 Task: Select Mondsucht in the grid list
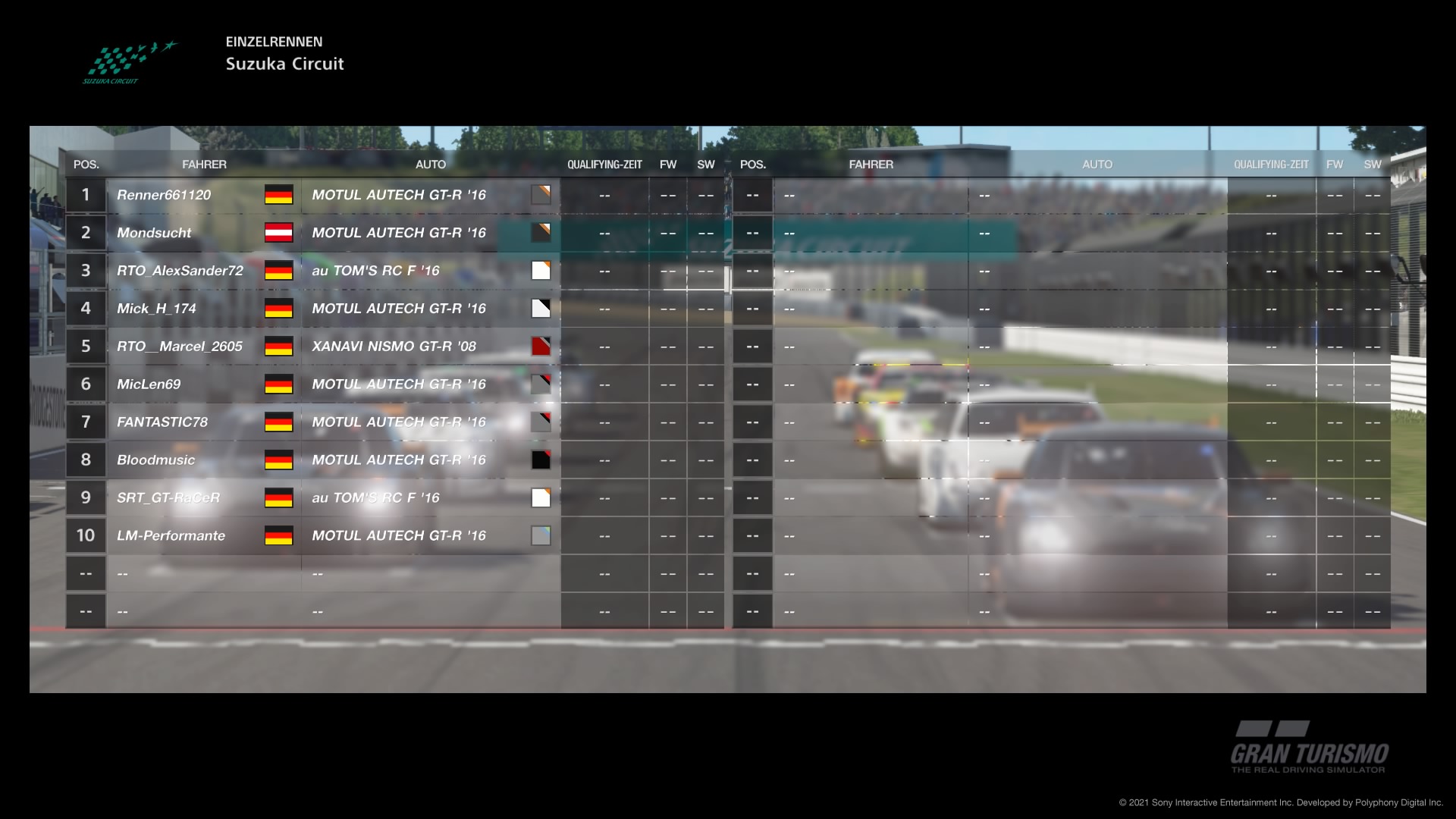pyautogui.click(x=154, y=233)
